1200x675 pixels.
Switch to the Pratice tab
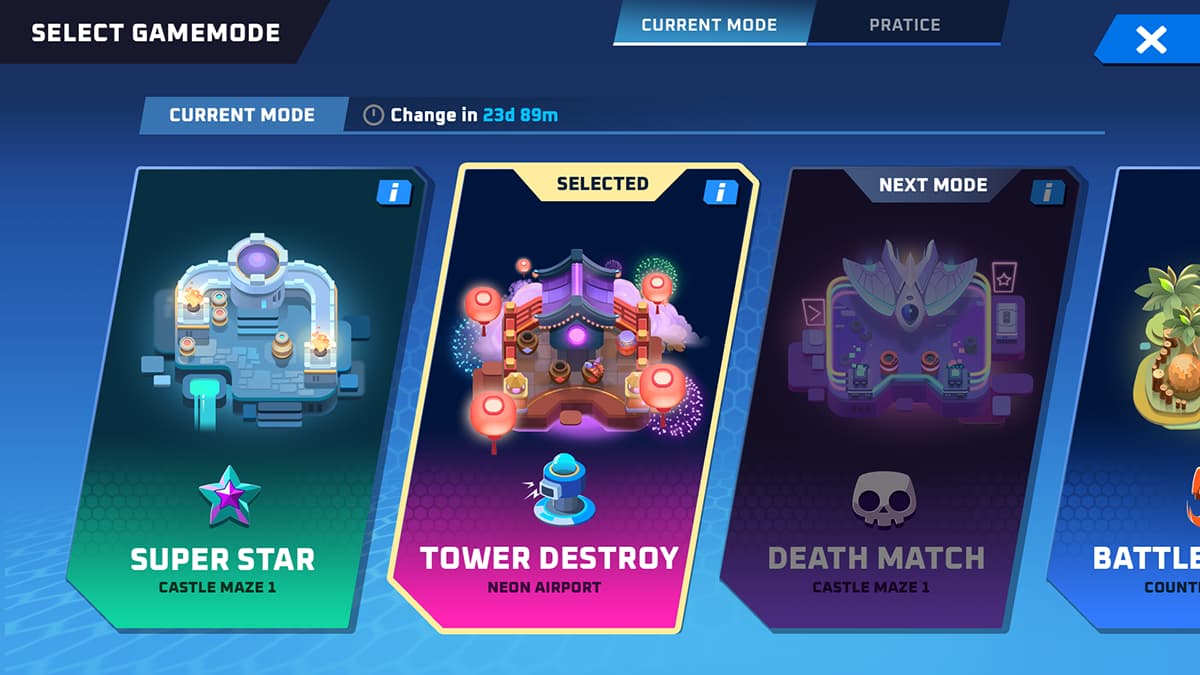click(904, 24)
